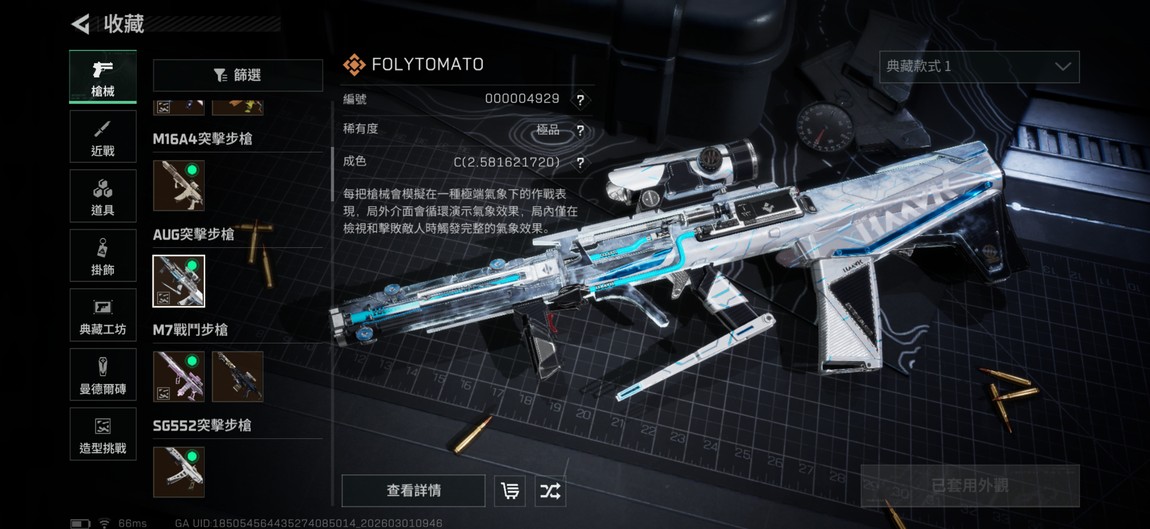Image resolution: width=1150 pixels, height=529 pixels.
Task: Switch to the 曼德爾磚 tab
Action: 103,375
